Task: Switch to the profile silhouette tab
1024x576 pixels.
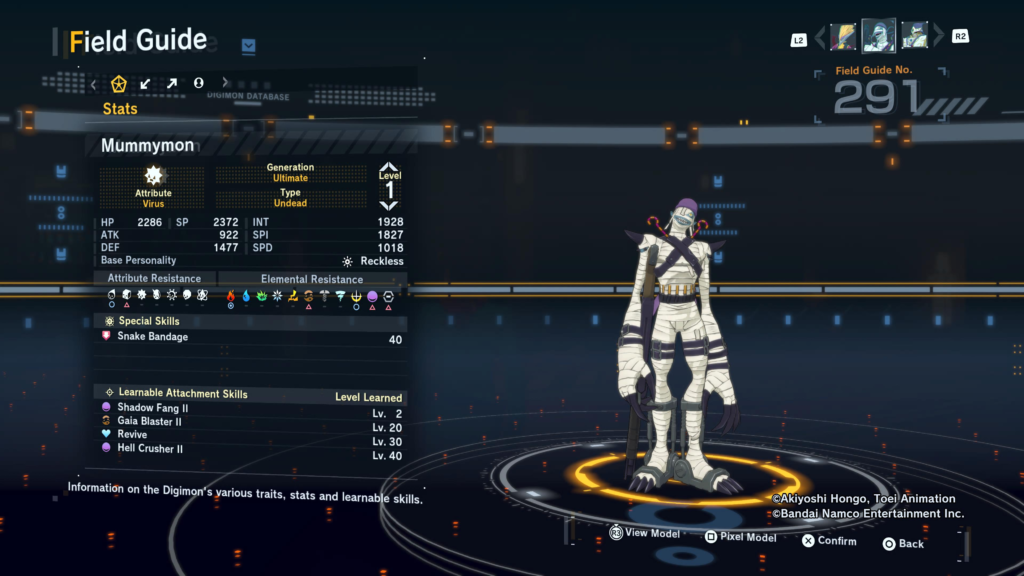Action: click(198, 84)
